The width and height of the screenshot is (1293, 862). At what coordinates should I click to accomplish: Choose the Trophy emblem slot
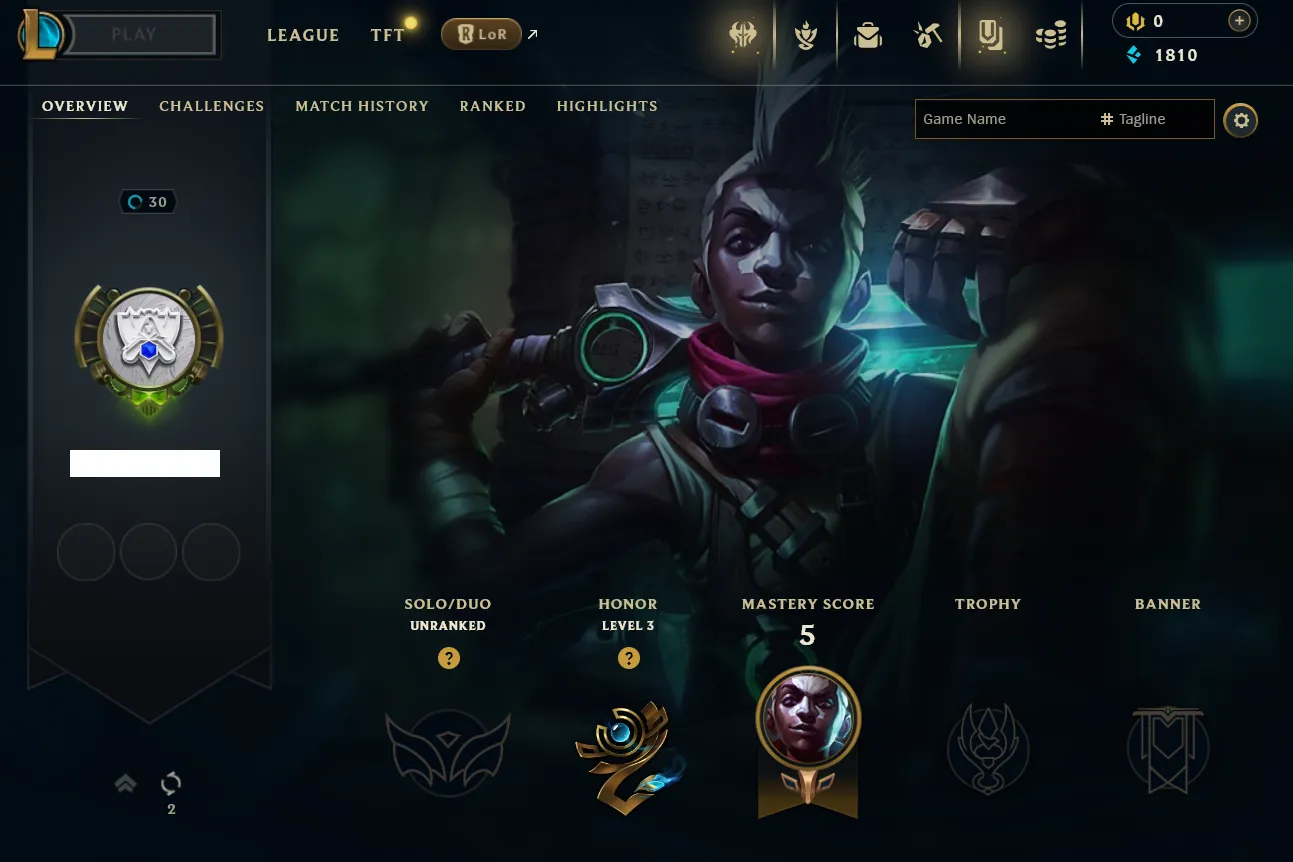click(988, 748)
